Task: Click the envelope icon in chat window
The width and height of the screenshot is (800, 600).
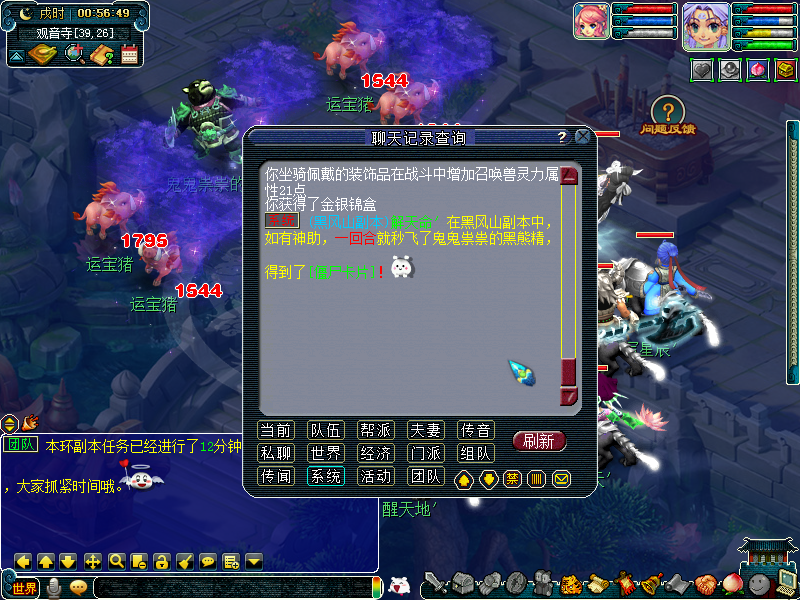Action: point(561,479)
